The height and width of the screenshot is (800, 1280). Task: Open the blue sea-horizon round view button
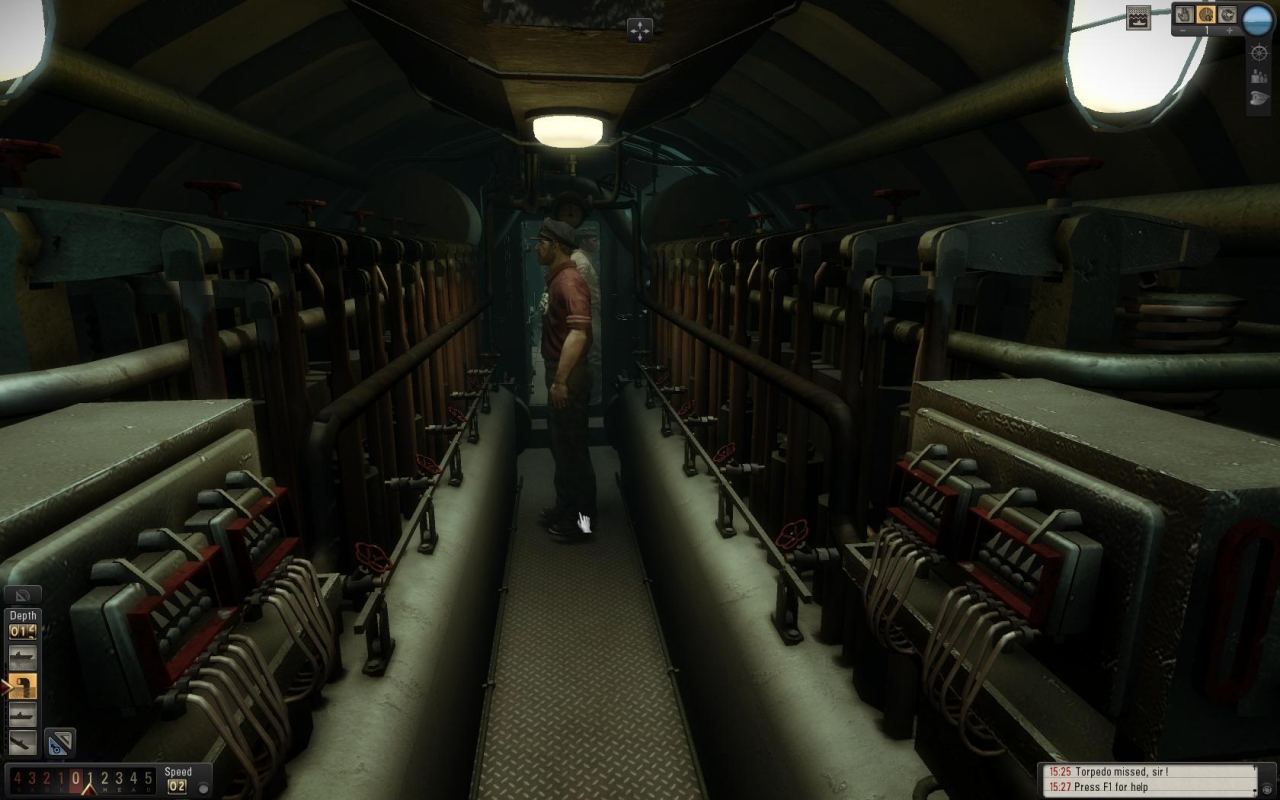[1257, 19]
